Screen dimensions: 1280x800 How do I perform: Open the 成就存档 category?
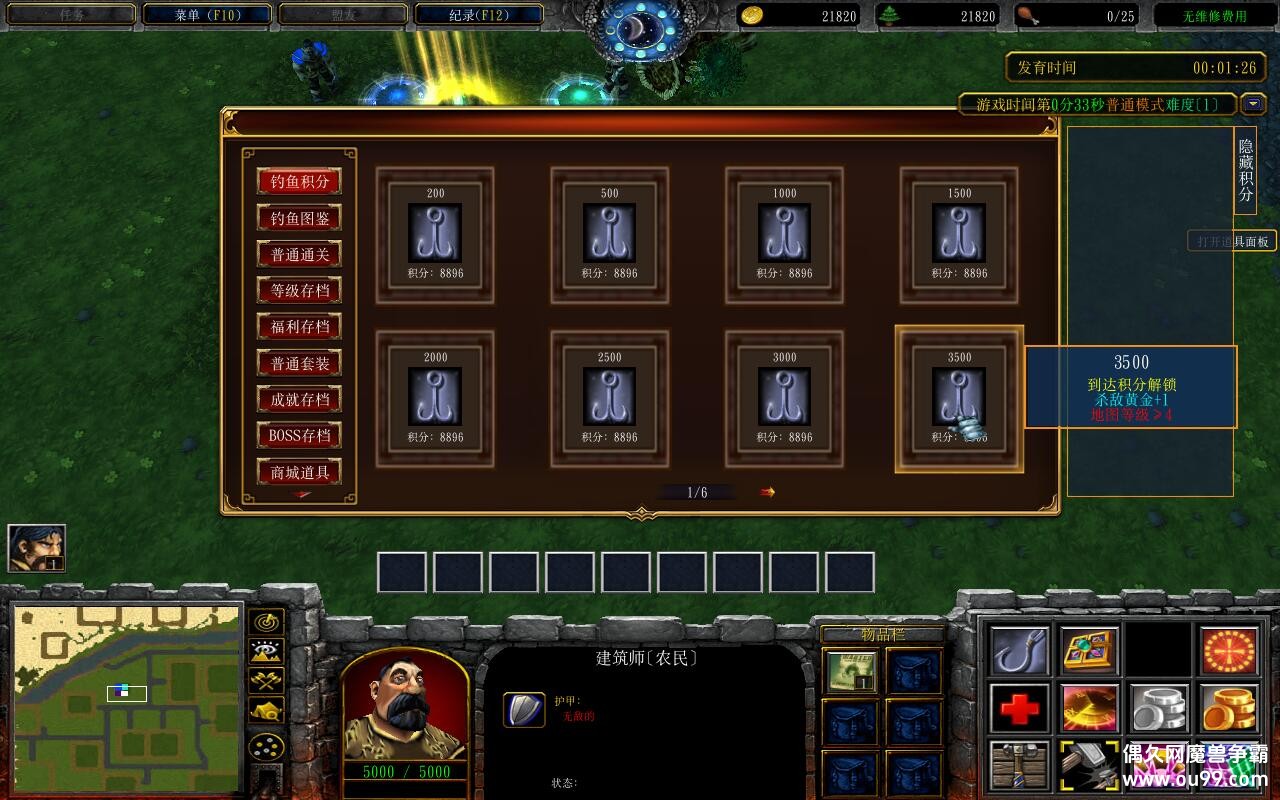click(299, 399)
